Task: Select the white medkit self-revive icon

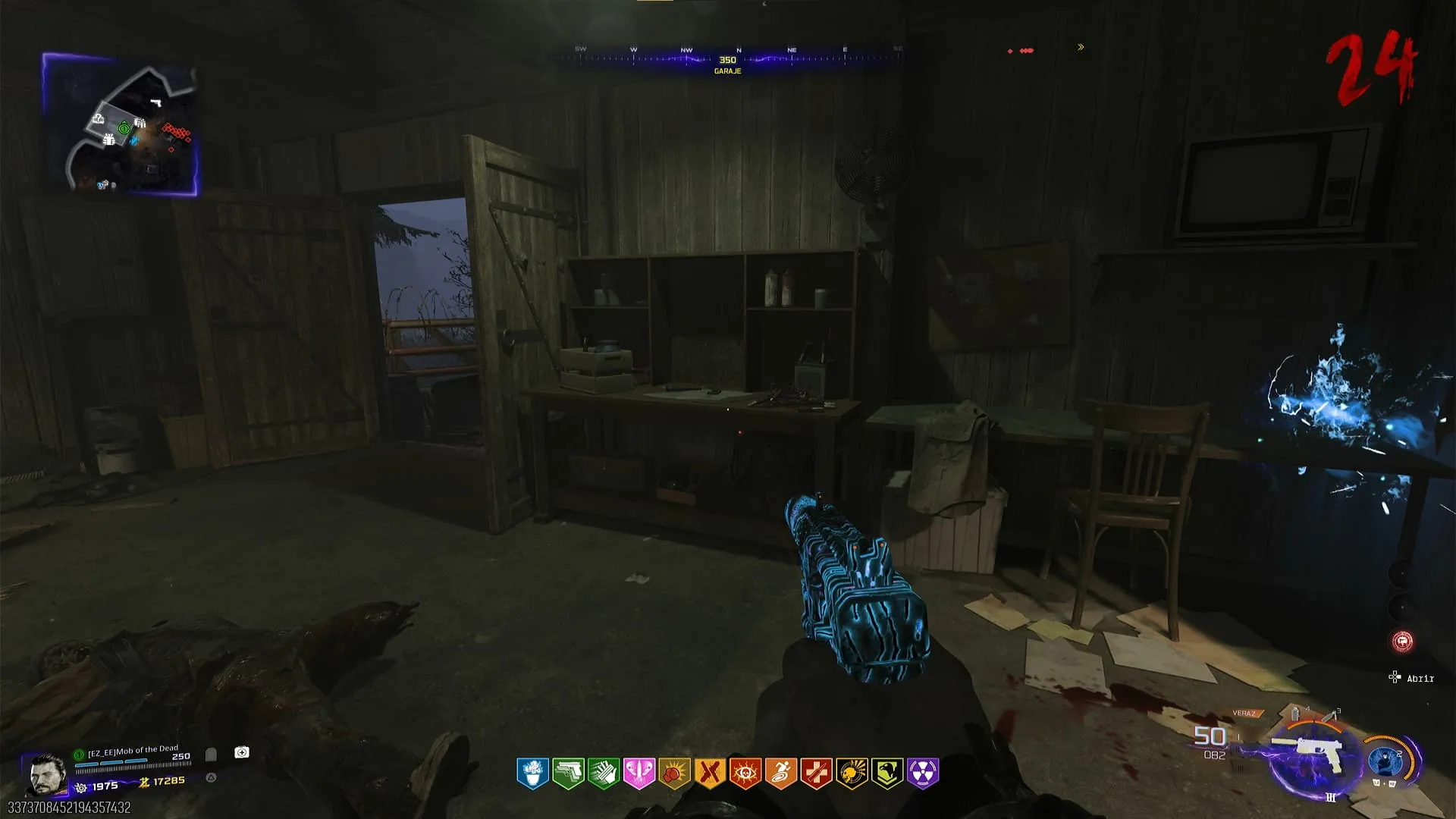Action: 242,752
